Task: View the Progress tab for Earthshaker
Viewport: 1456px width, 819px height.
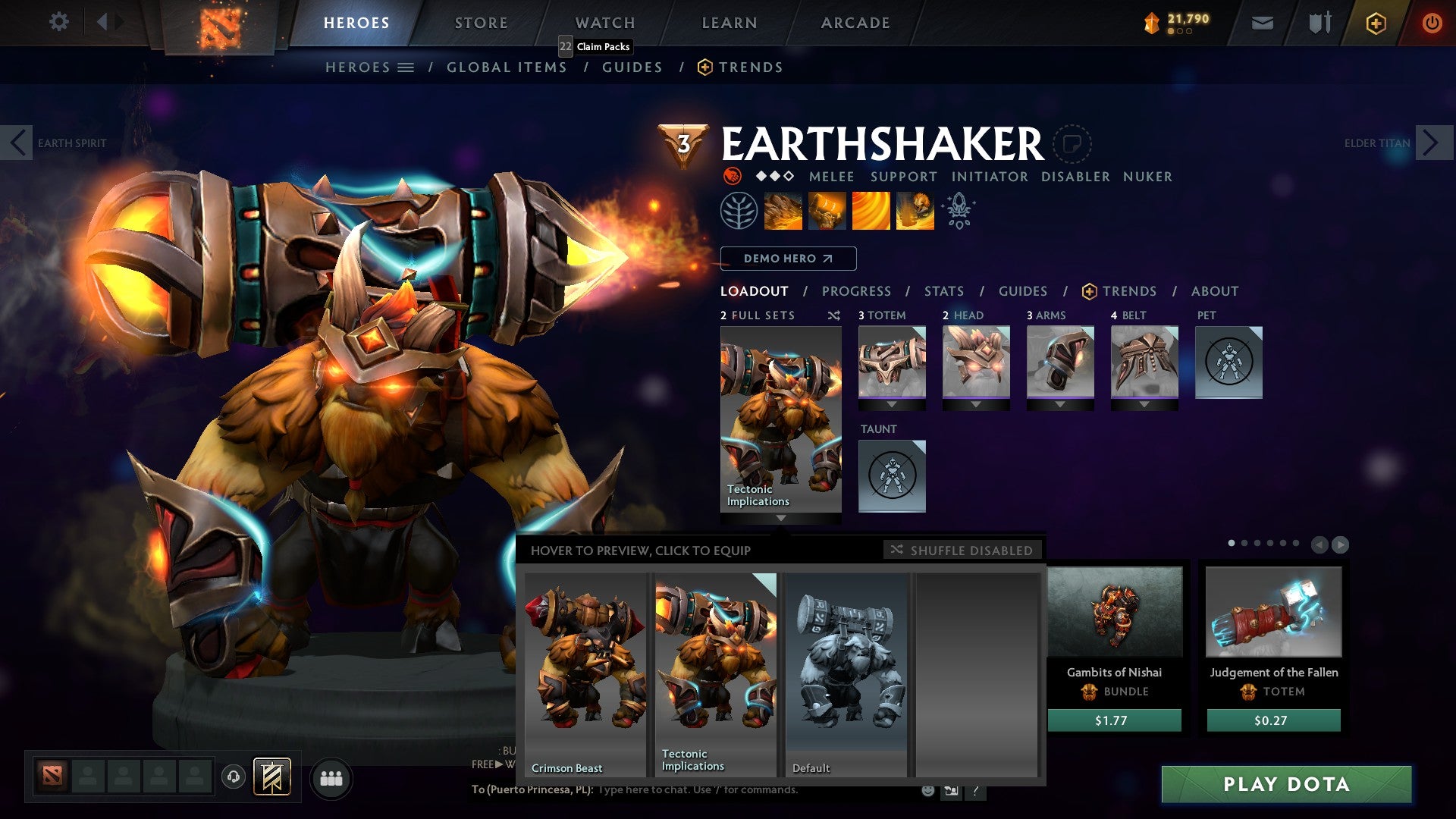Action: [856, 291]
